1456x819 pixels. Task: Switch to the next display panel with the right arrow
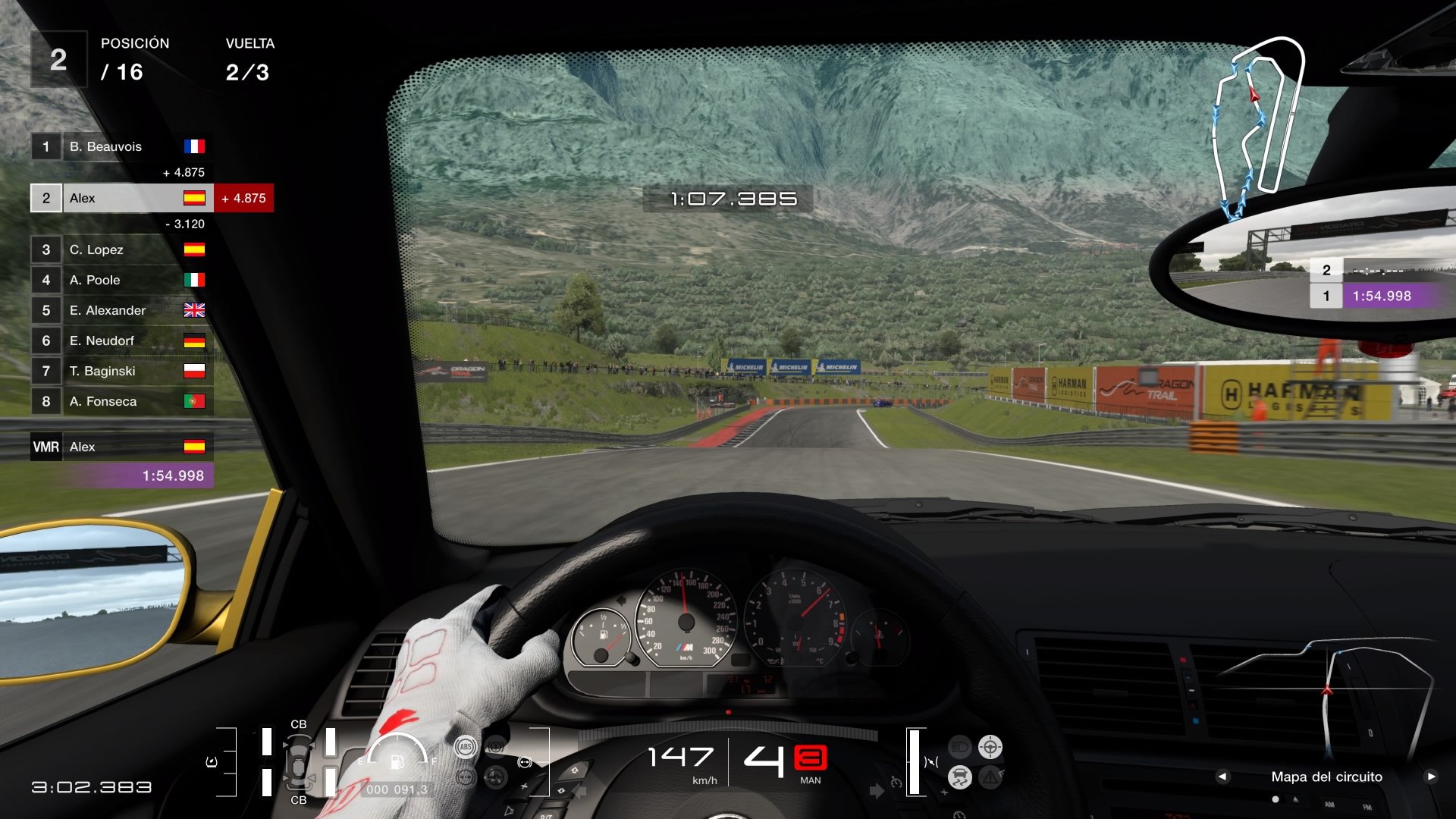click(1431, 777)
